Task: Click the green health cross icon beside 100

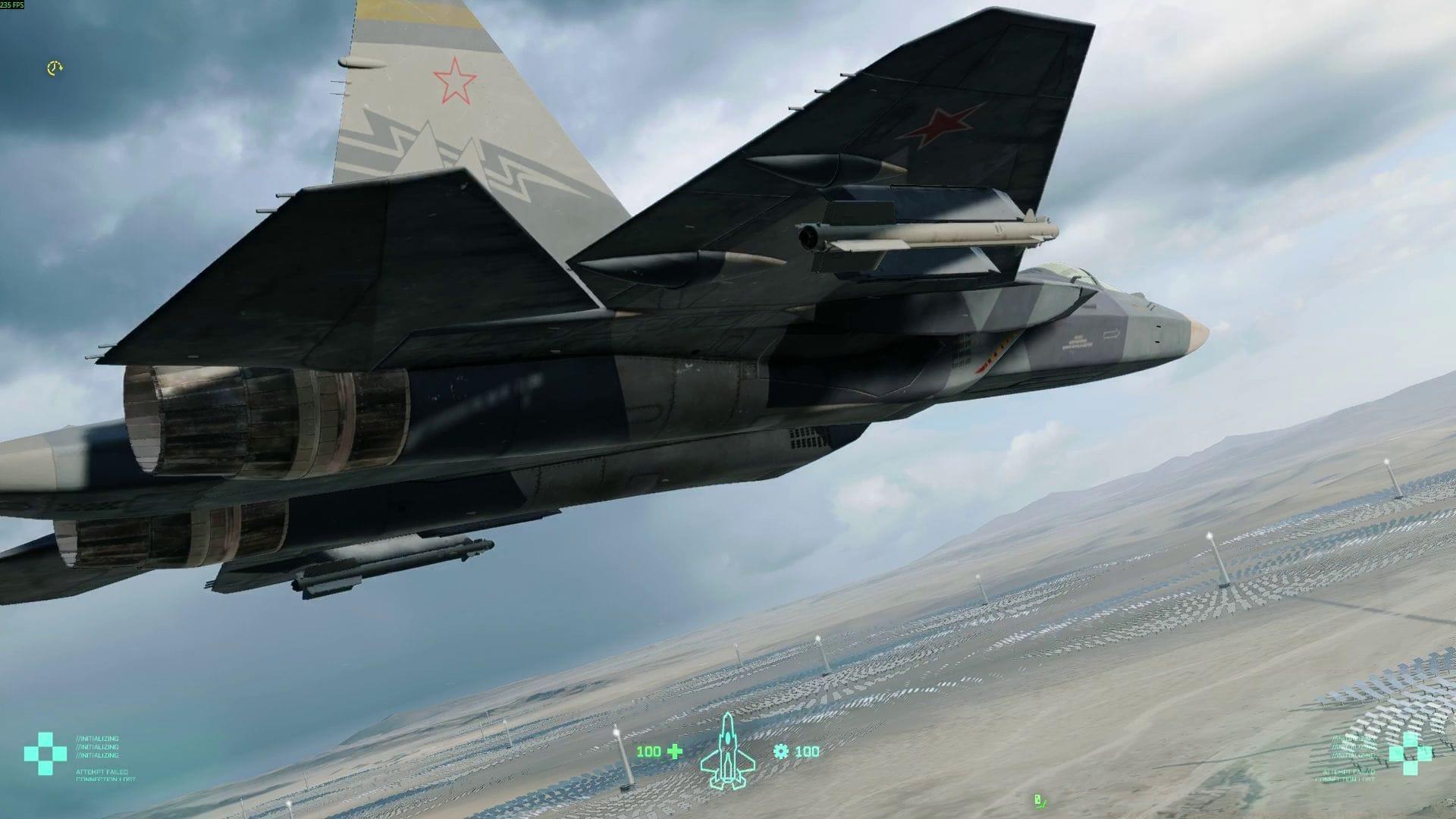Action: [674, 751]
